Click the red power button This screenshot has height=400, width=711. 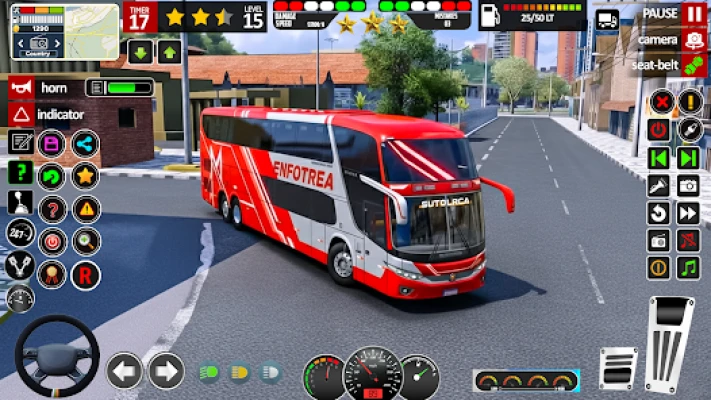click(658, 130)
